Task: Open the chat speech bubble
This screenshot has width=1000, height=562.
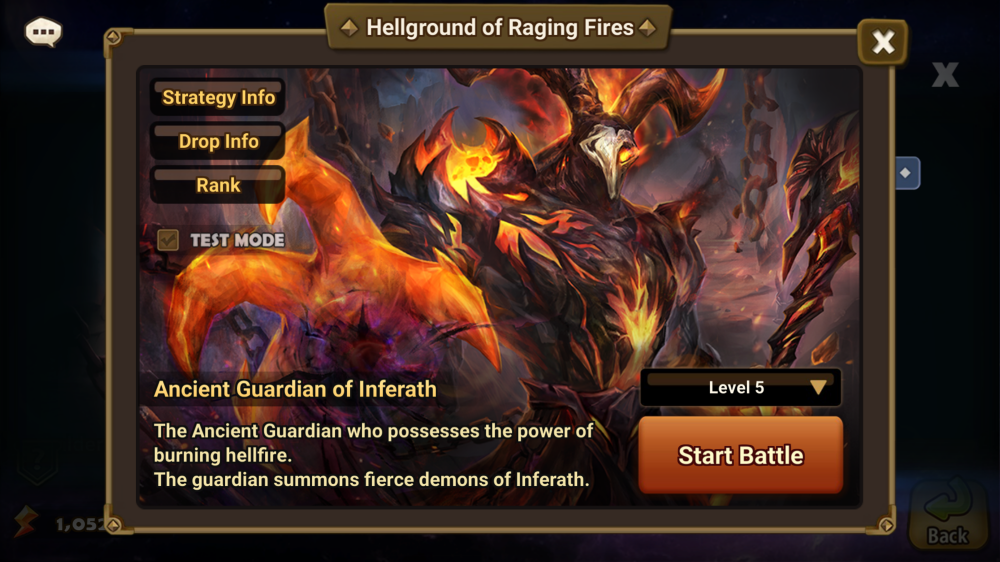Action: pos(43,32)
